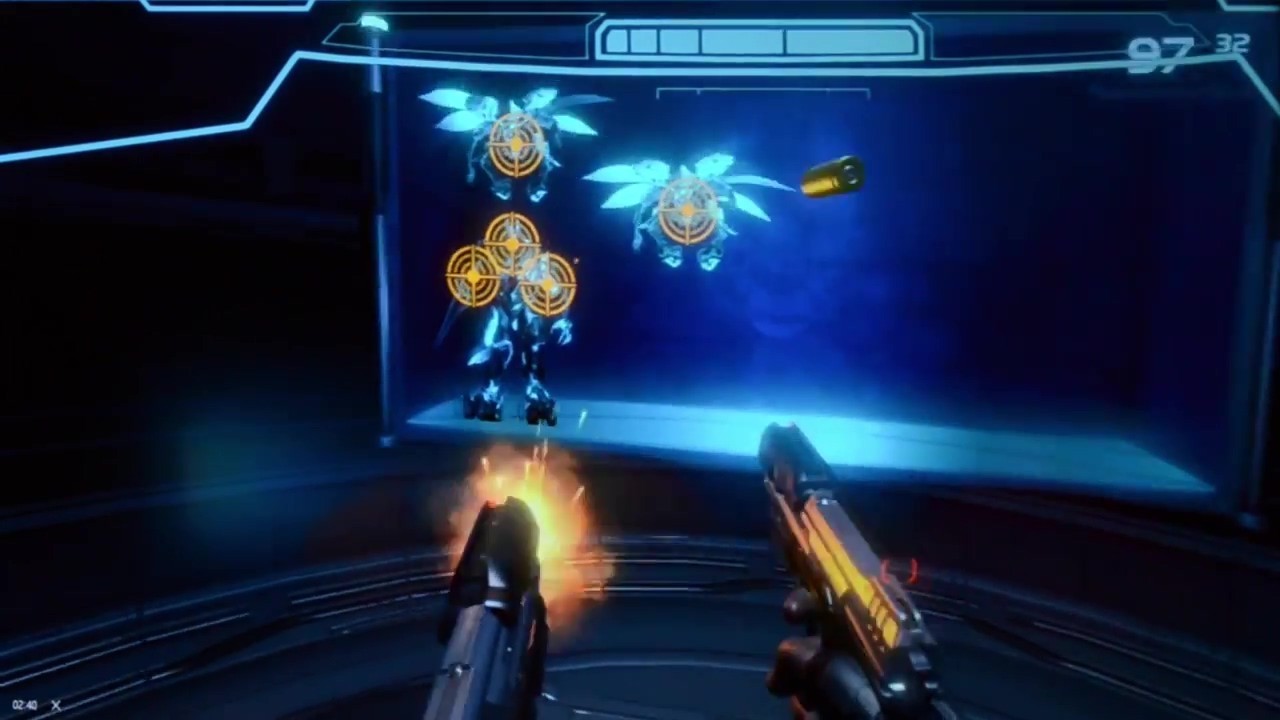
Task: Close the video overlay with the X
Action: coord(56,705)
